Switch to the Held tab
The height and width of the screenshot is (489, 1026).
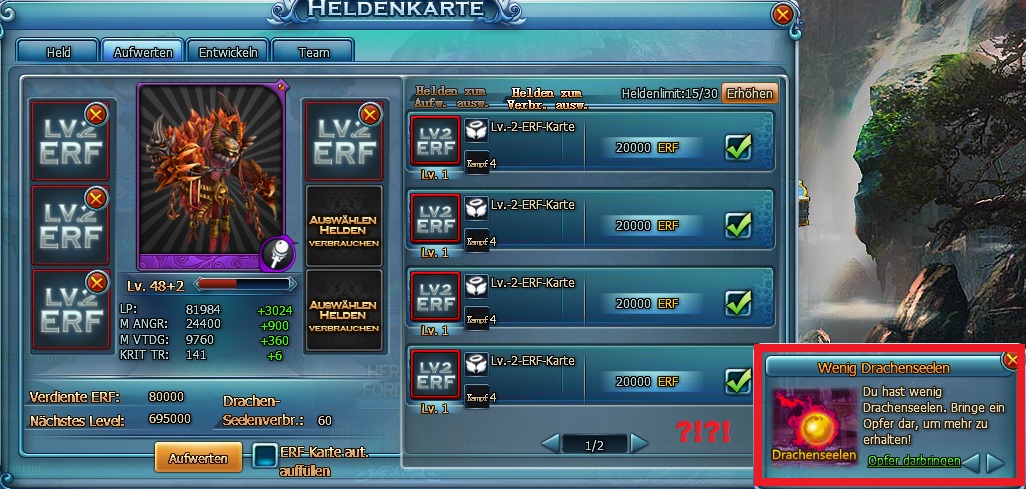coord(58,52)
